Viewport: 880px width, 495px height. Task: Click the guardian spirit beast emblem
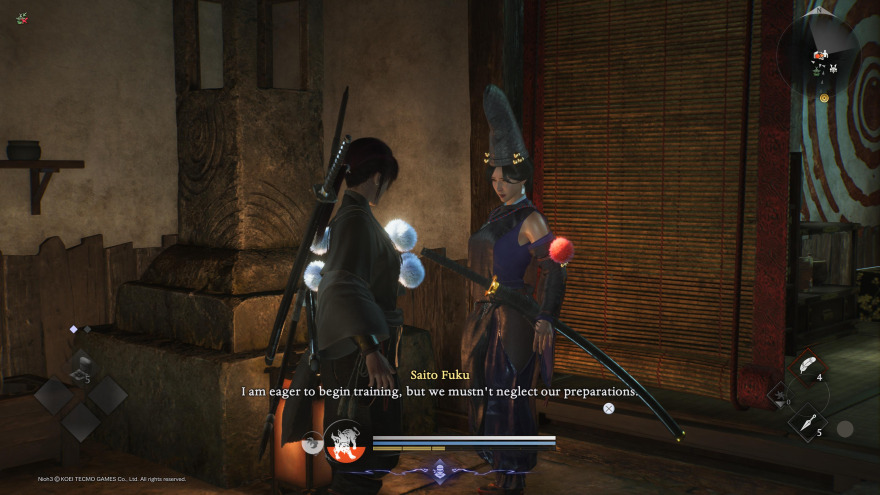344,440
